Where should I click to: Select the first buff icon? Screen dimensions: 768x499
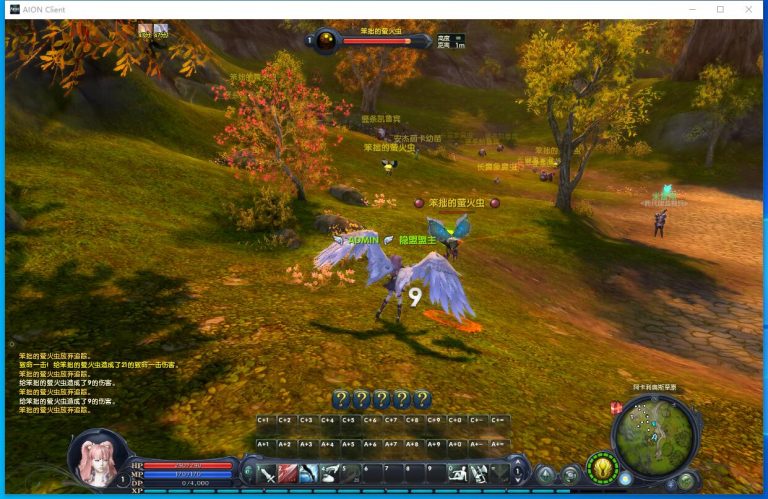145,30
